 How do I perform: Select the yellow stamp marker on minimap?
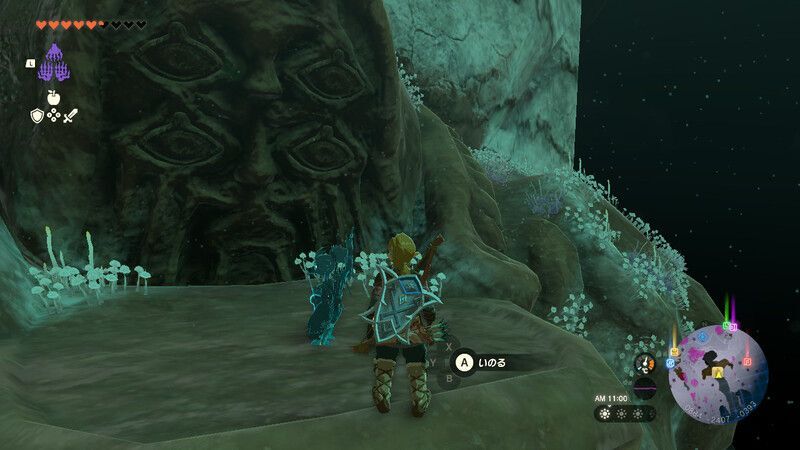click(674, 351)
